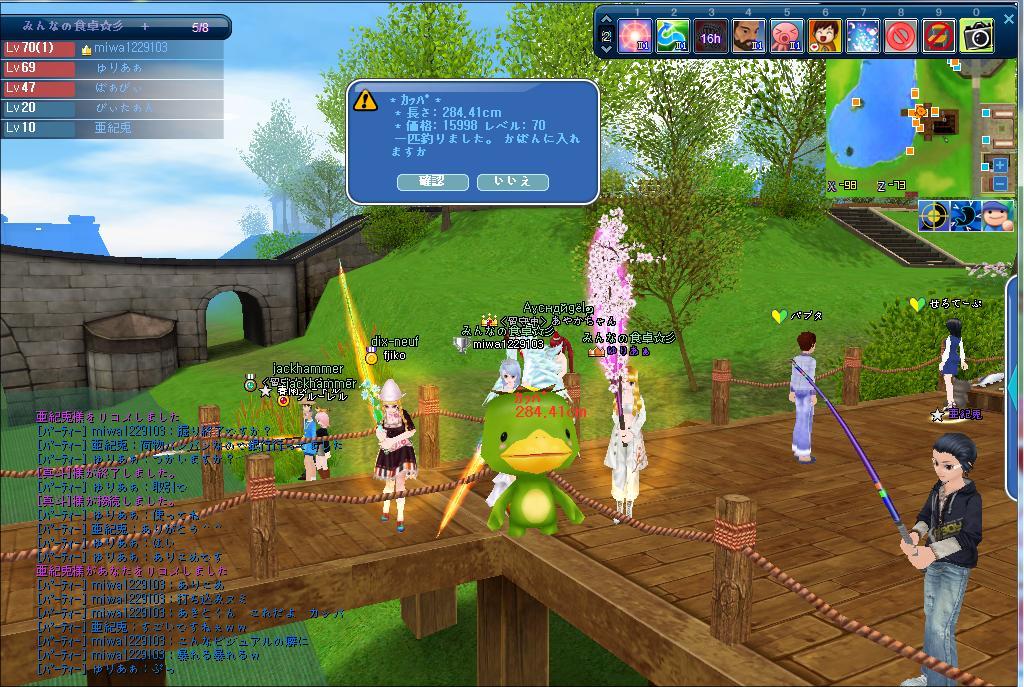The image size is (1024, 687).
Task: Click the red prohibition icon in slot 8
Action: 901,37
